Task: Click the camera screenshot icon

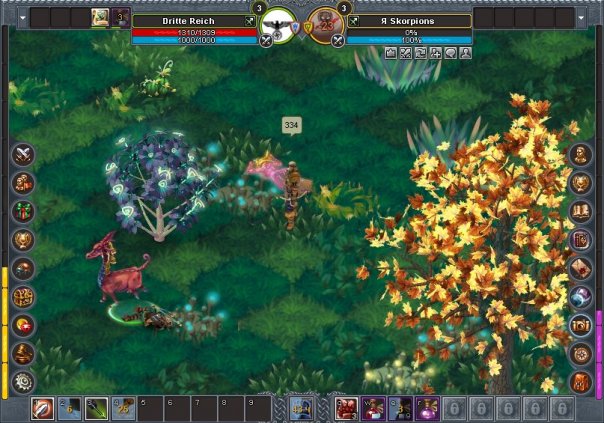Action: coord(581,325)
